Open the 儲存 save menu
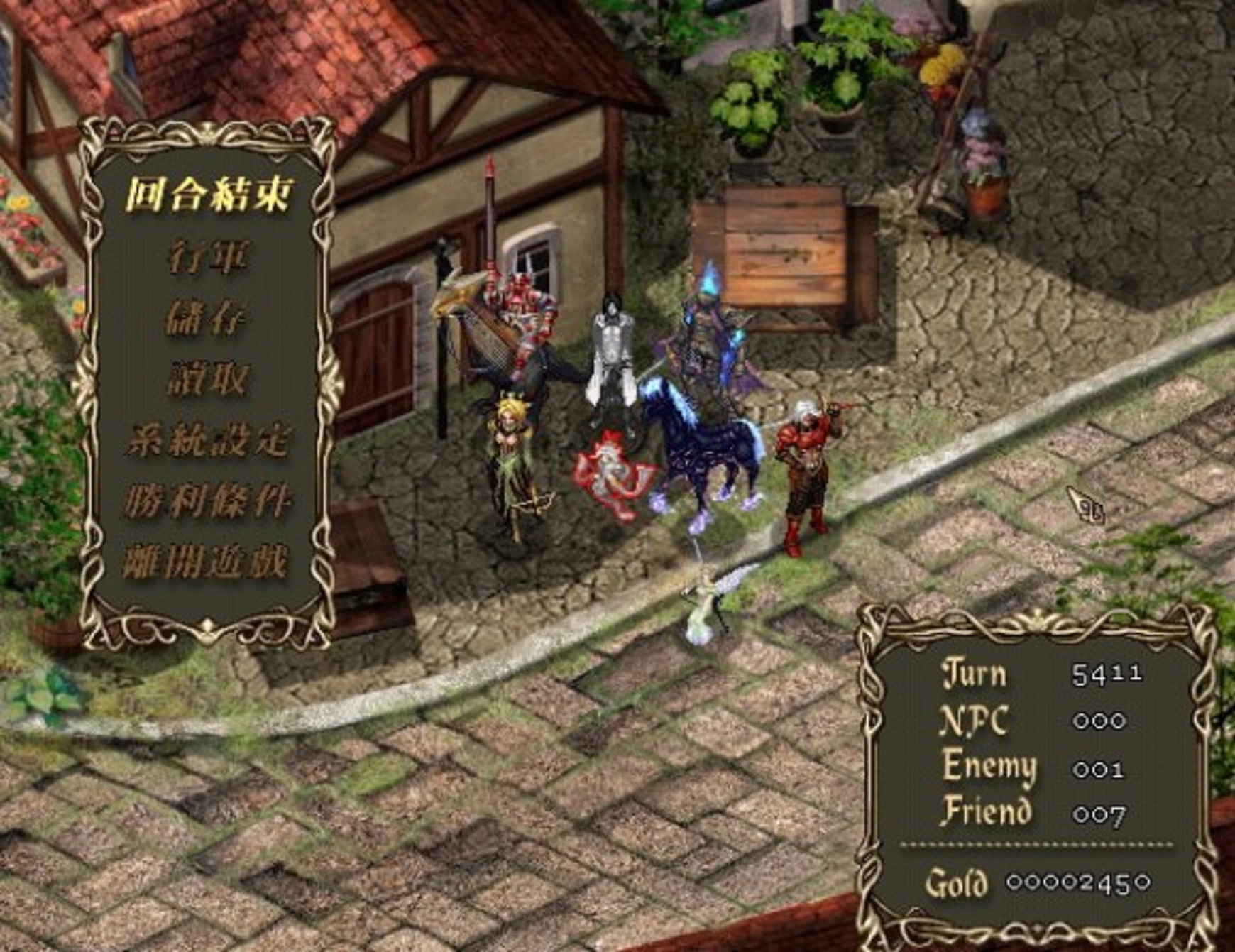 pos(207,318)
